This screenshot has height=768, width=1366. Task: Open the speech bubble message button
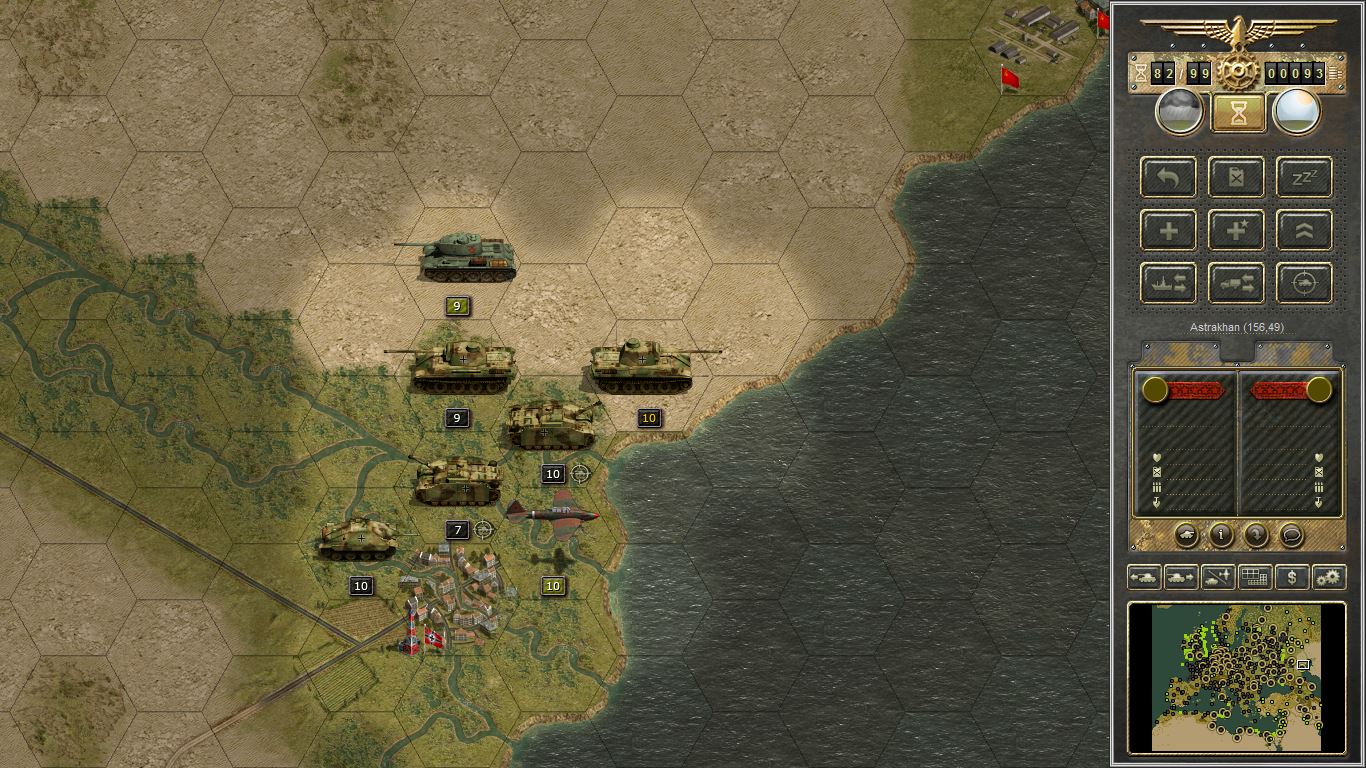[1291, 535]
